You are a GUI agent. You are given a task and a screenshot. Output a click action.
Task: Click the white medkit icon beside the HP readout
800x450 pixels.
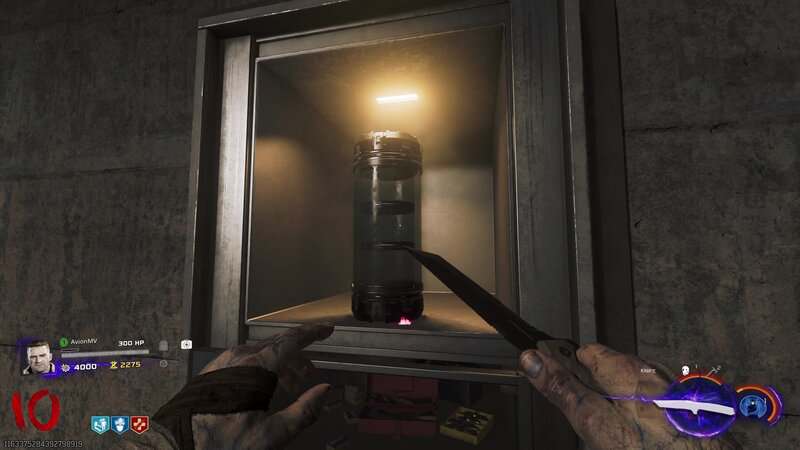coord(186,344)
